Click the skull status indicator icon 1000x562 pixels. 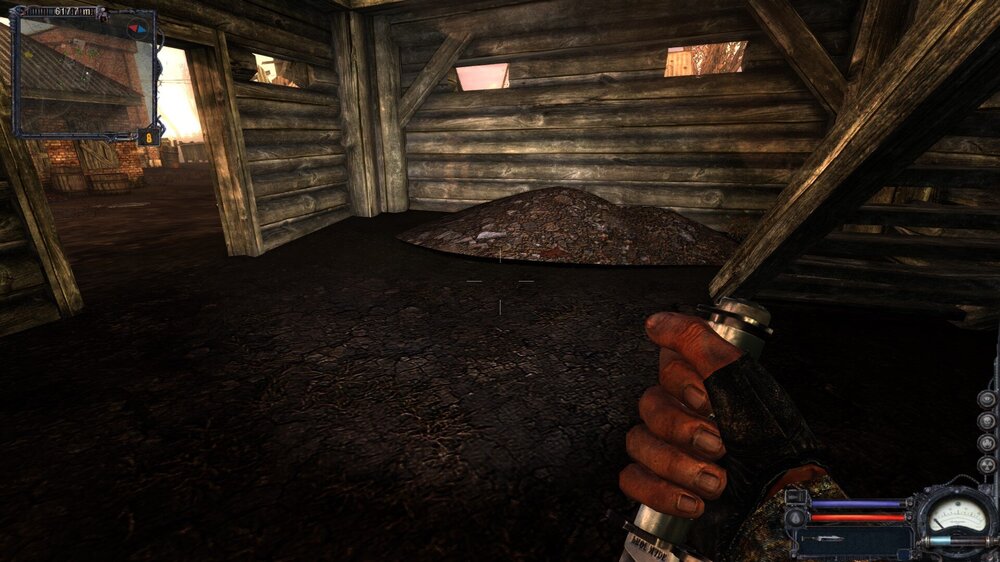coord(986,421)
